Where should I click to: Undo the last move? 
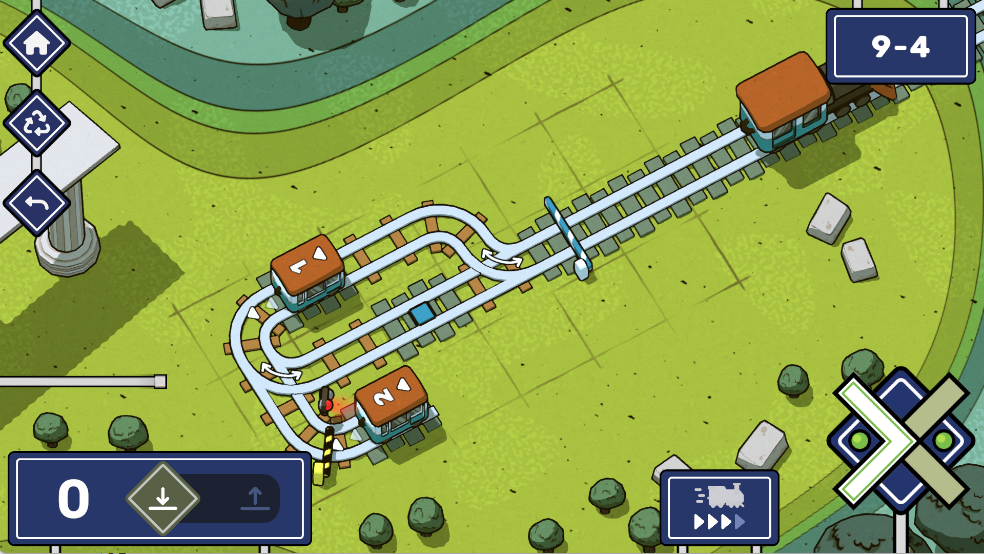click(37, 203)
